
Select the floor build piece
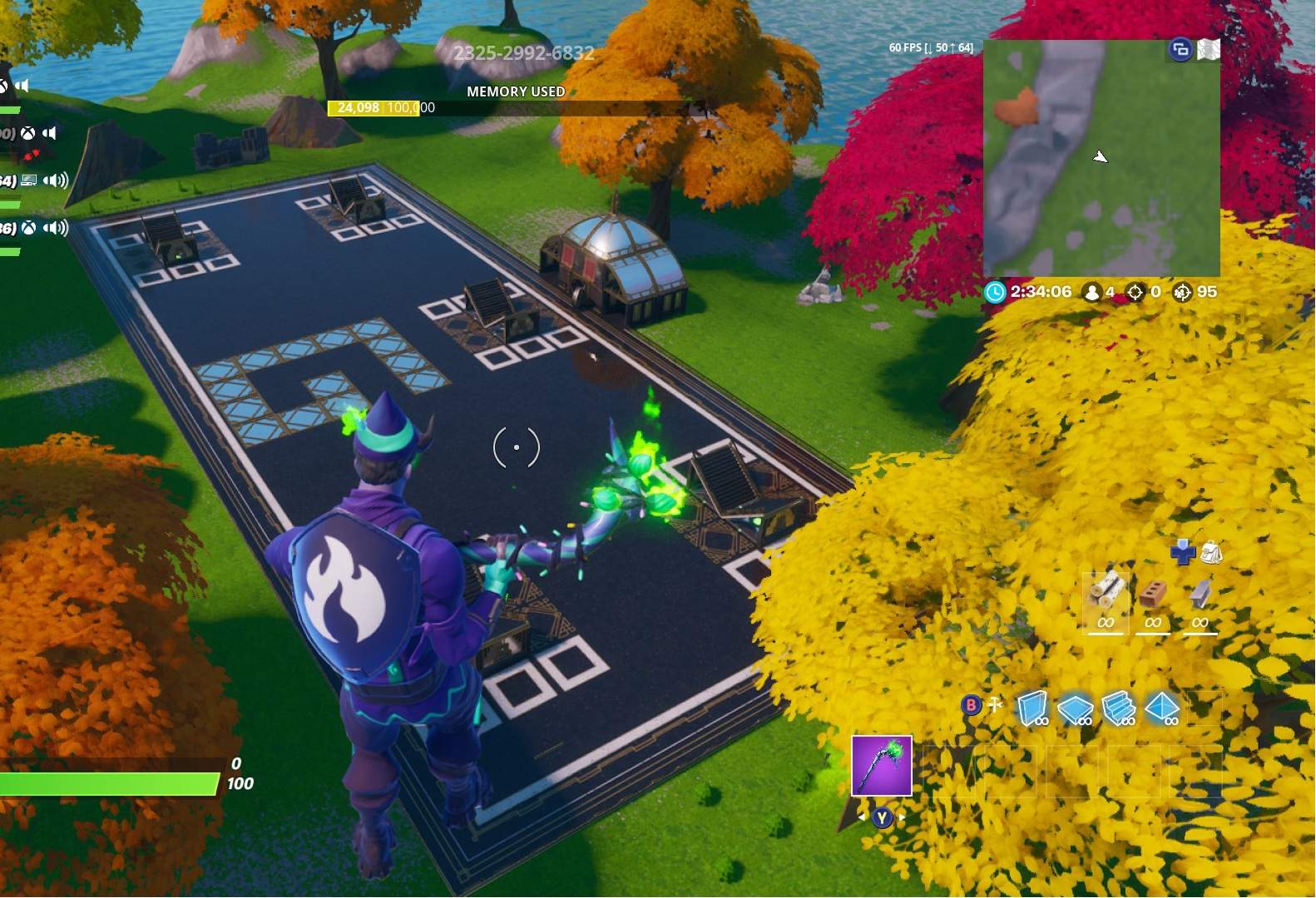1076,709
